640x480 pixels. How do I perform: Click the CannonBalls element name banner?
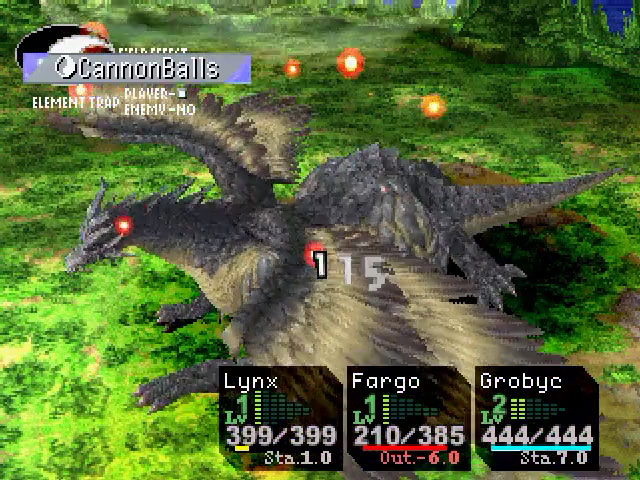pos(137,68)
